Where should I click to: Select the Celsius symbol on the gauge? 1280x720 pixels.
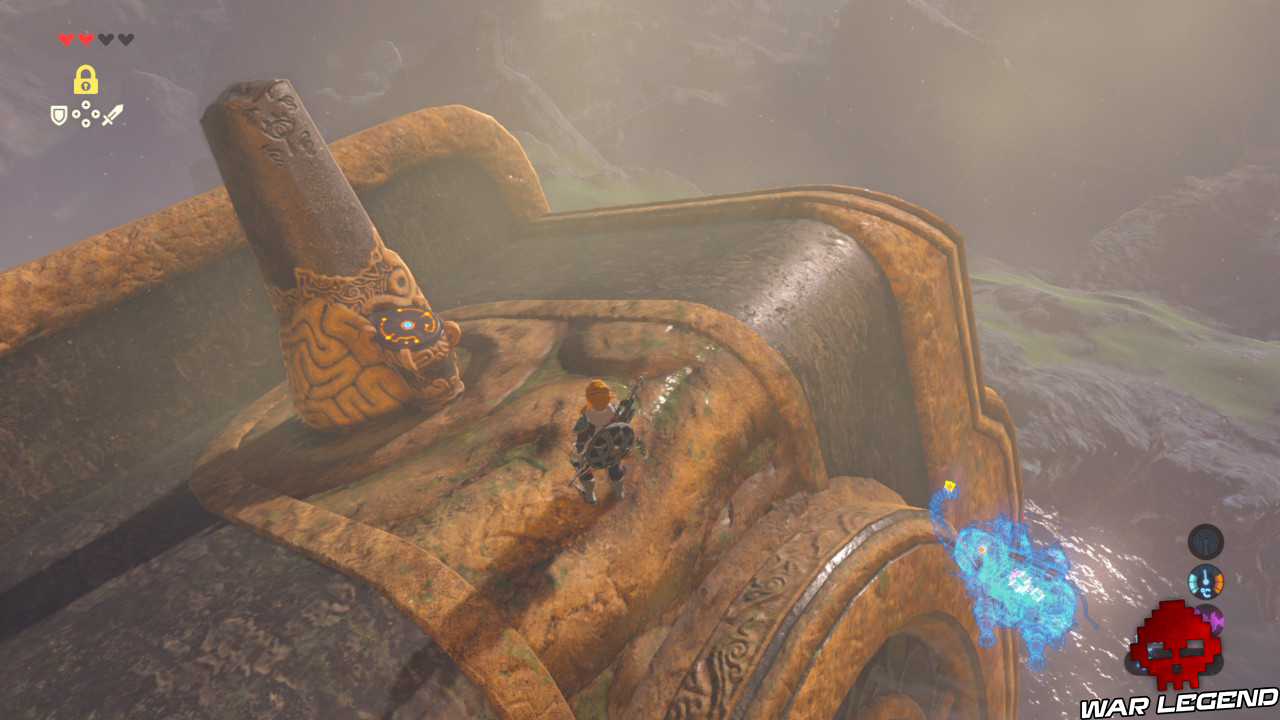click(1205, 591)
